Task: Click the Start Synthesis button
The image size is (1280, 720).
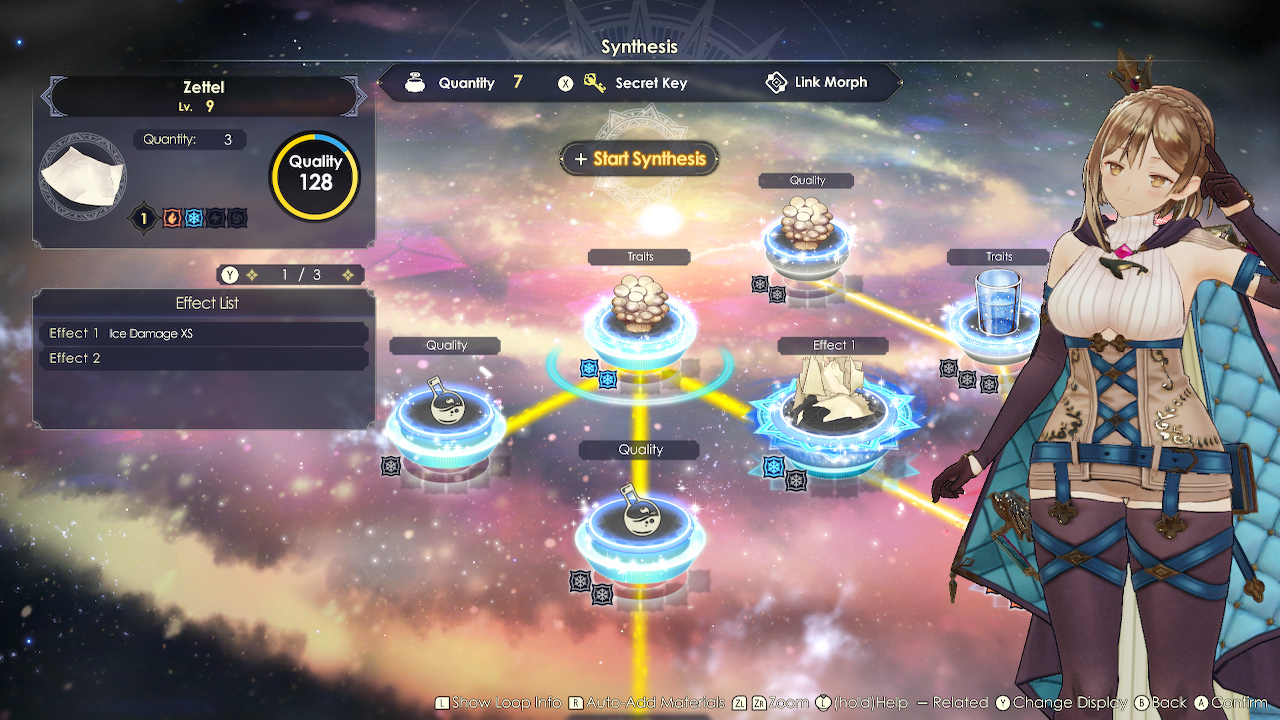Action: (639, 158)
